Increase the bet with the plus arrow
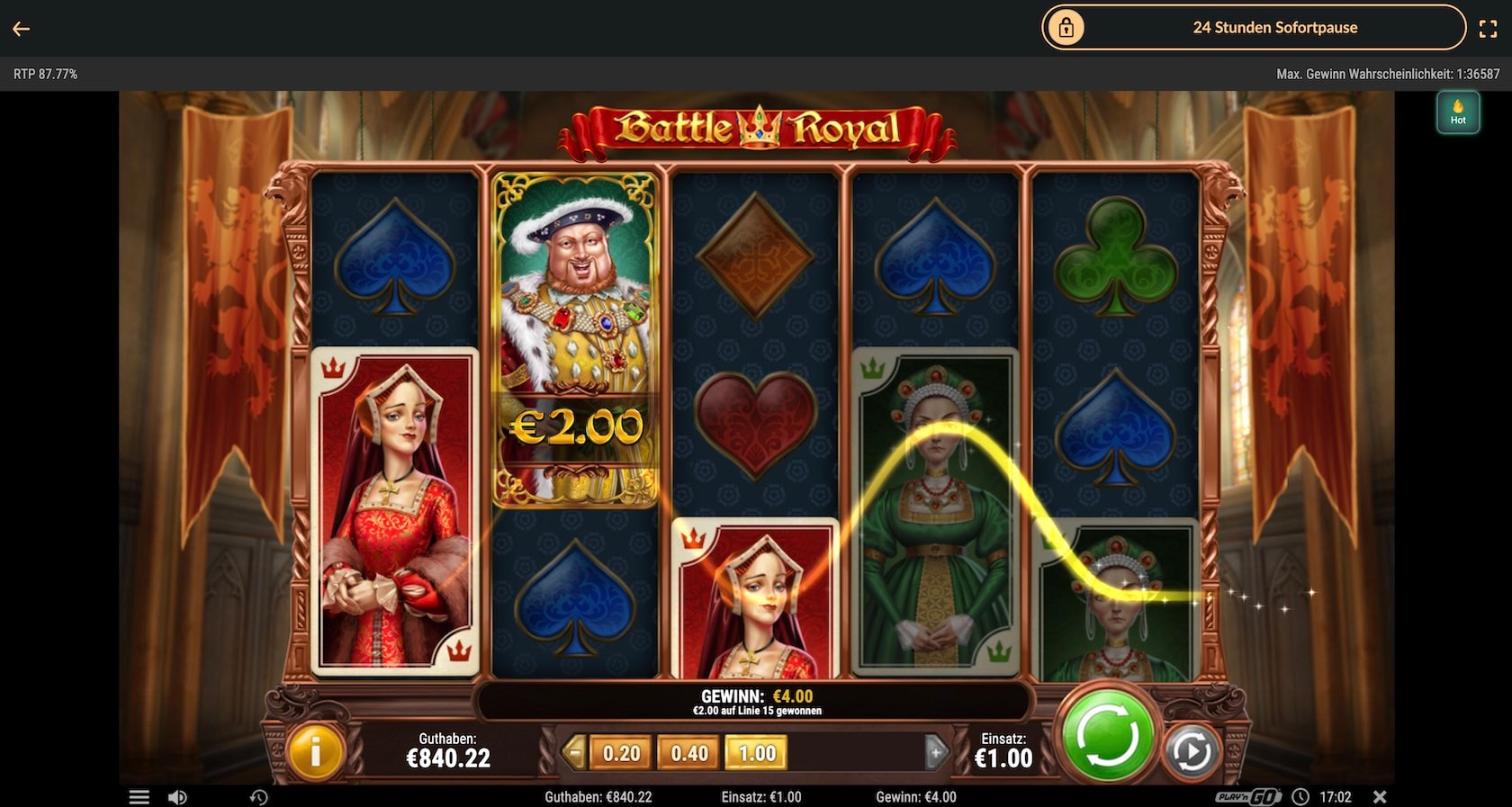The width and height of the screenshot is (1512, 807). (938, 754)
